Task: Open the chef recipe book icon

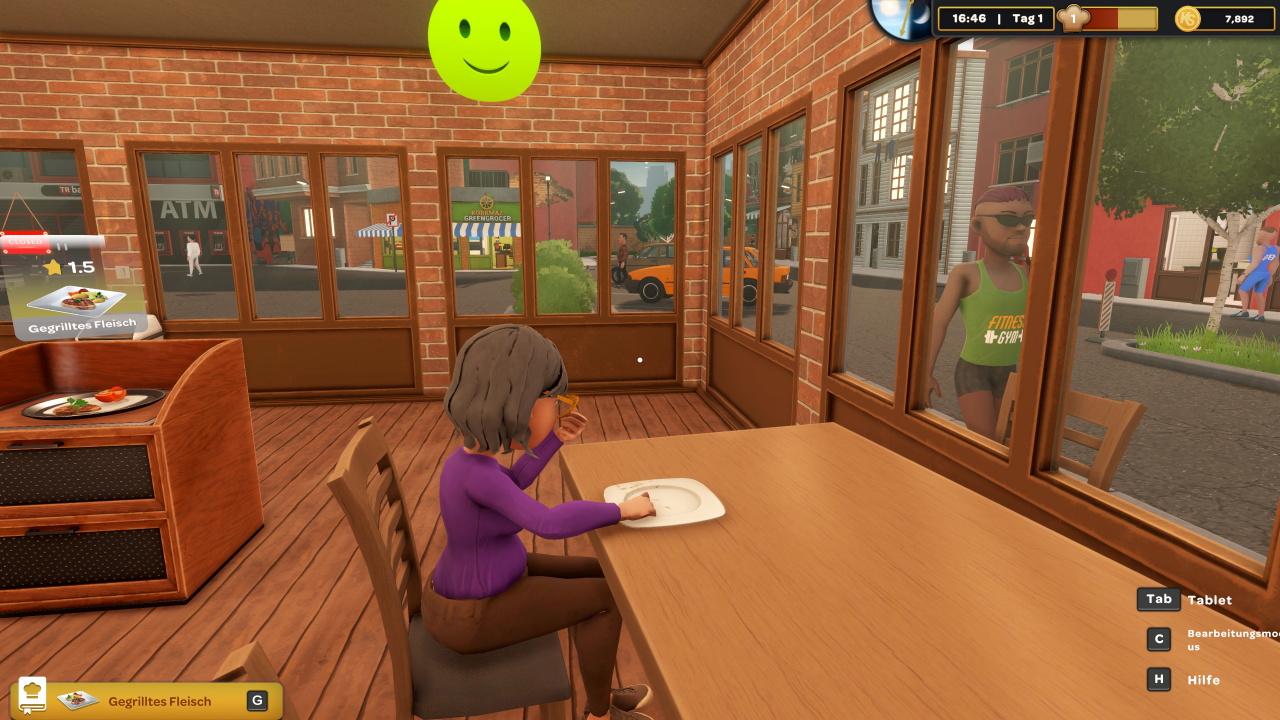Action: [x=33, y=695]
